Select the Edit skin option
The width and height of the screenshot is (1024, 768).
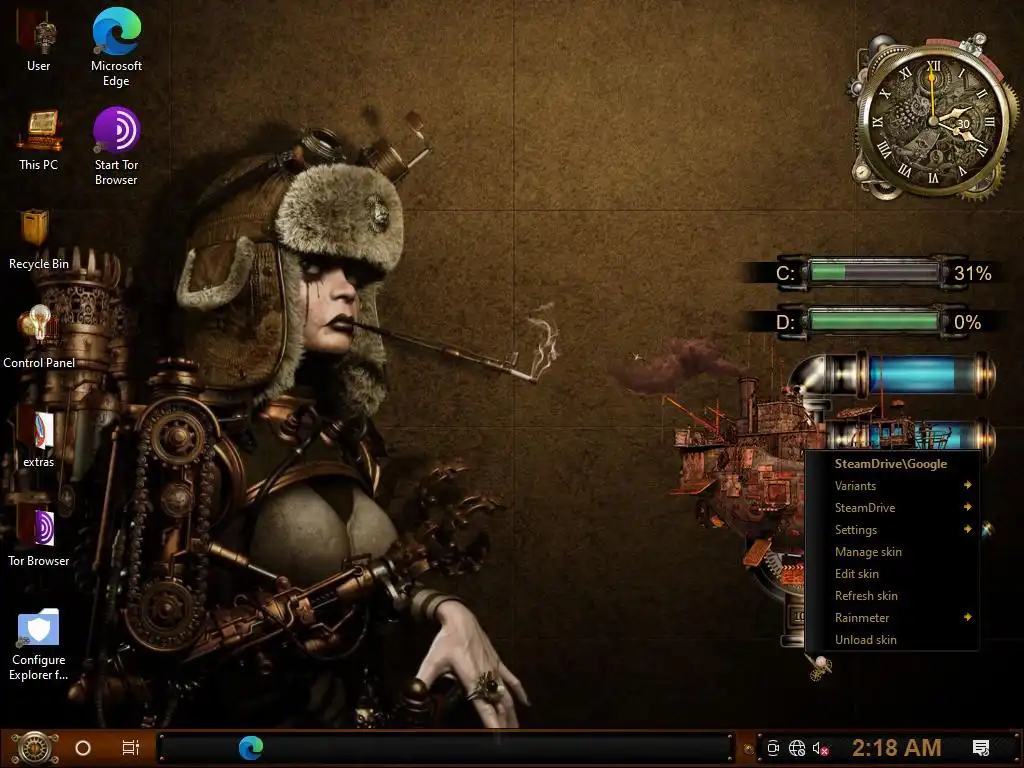pyautogui.click(x=857, y=574)
